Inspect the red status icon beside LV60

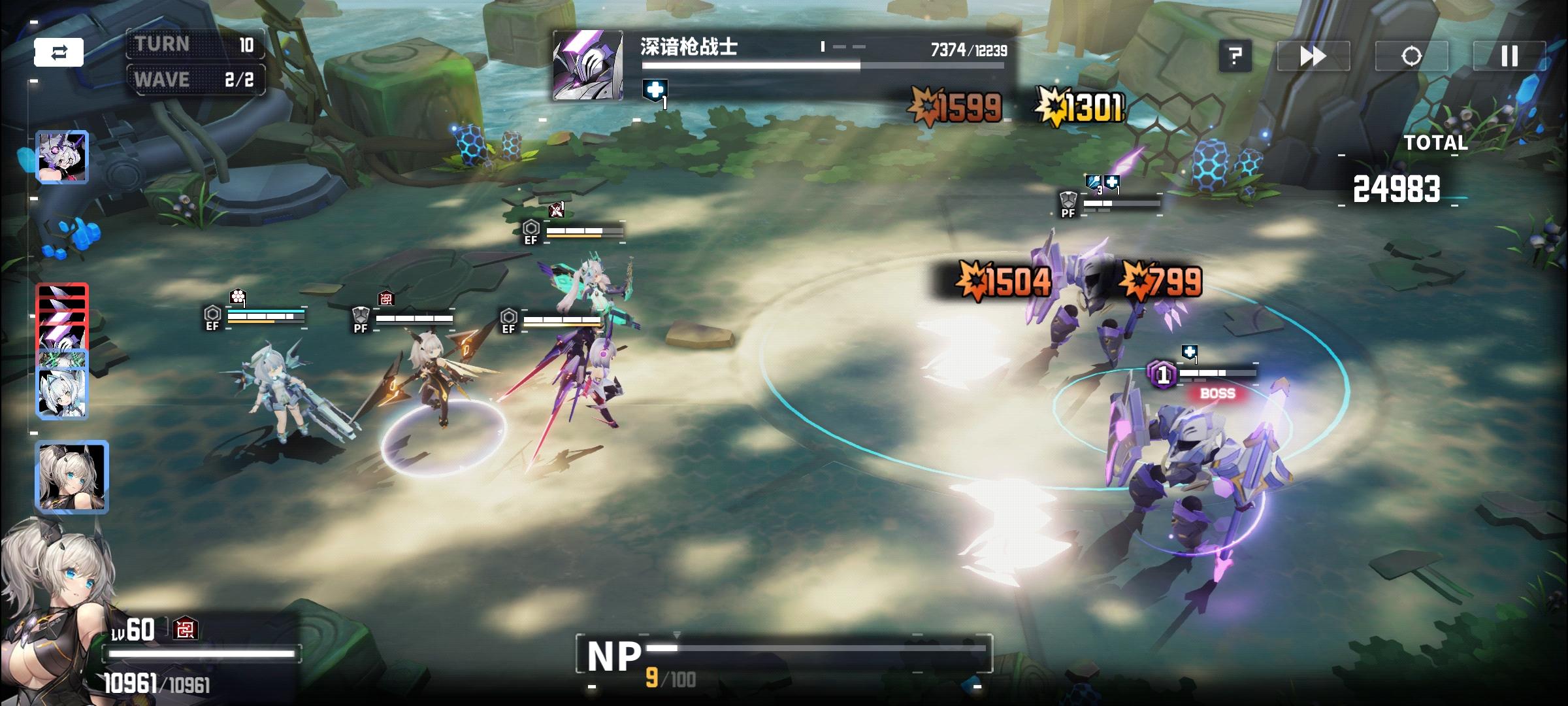pos(186,629)
